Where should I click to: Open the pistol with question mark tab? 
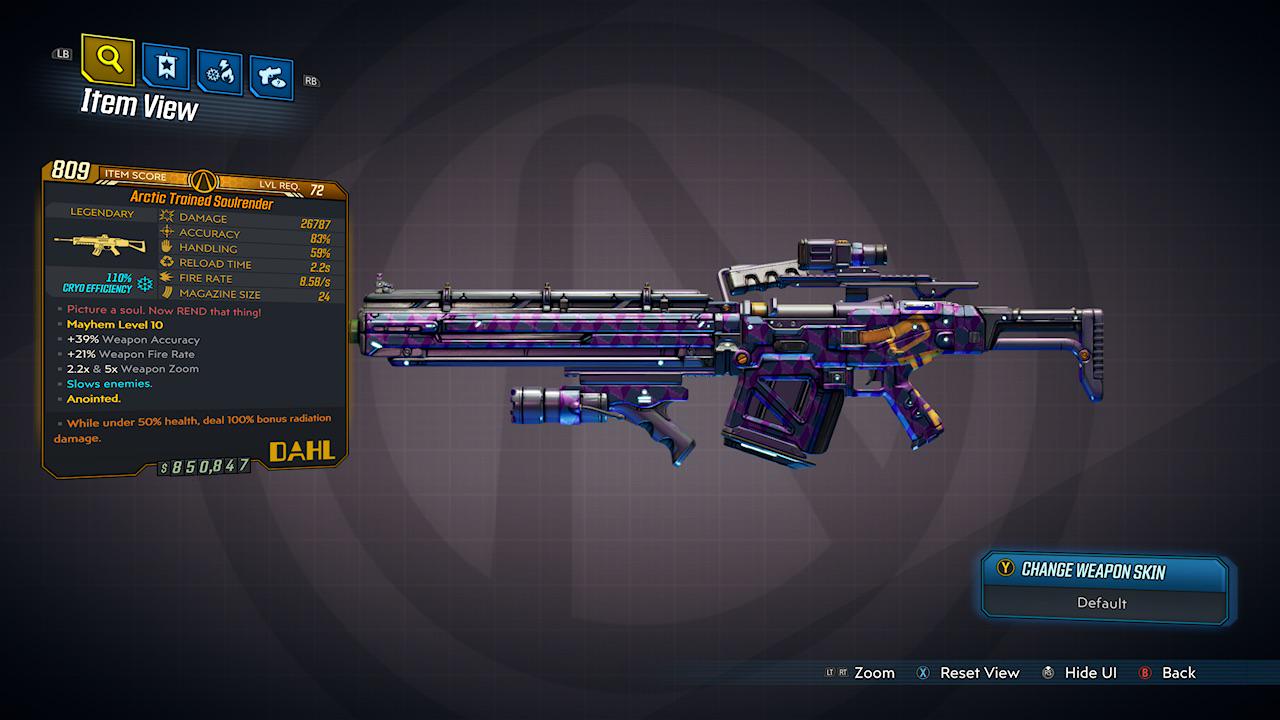[x=271, y=78]
